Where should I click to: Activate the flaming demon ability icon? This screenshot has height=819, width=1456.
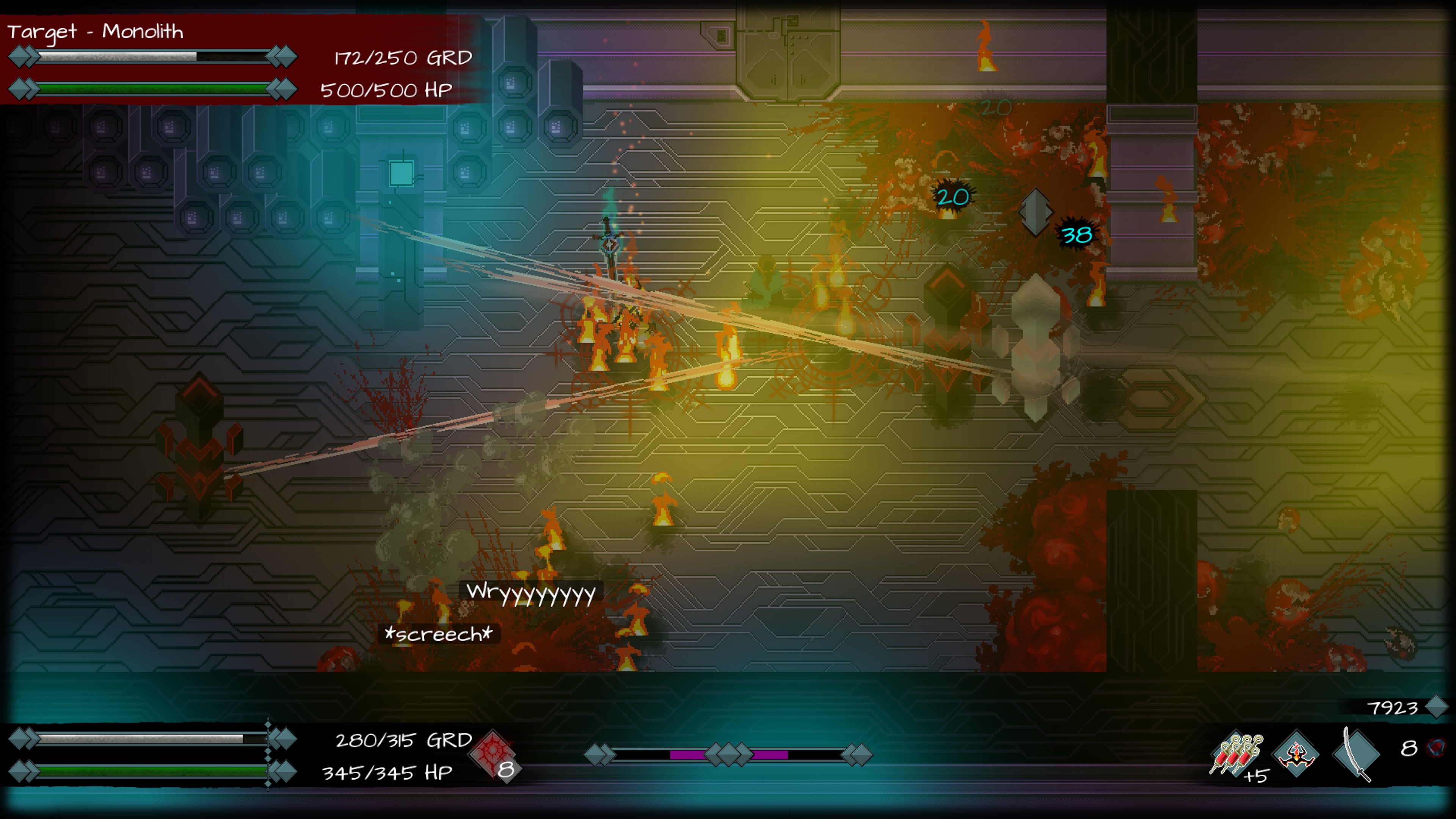pyautogui.click(x=1296, y=754)
